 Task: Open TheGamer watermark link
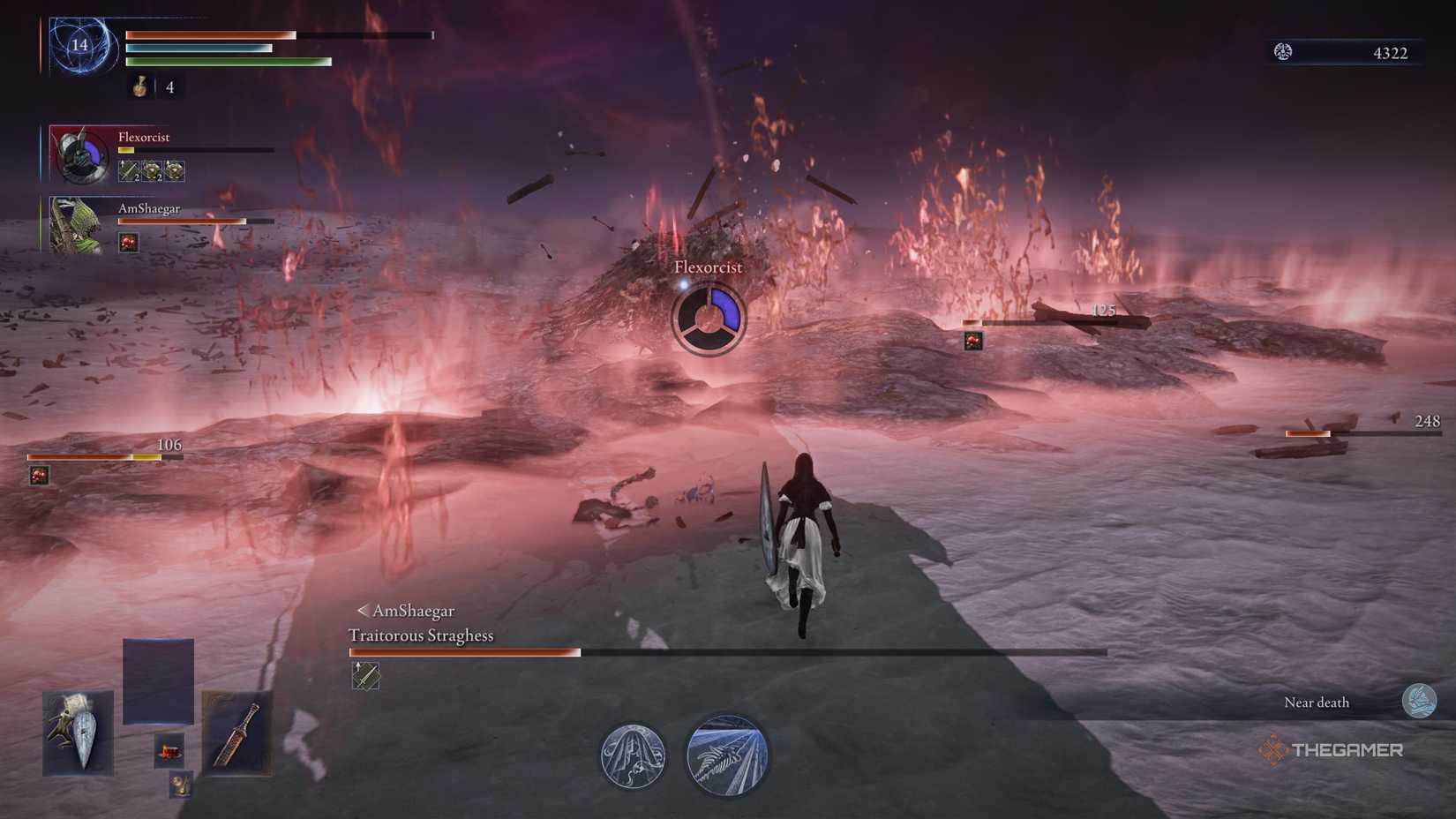point(1334,751)
